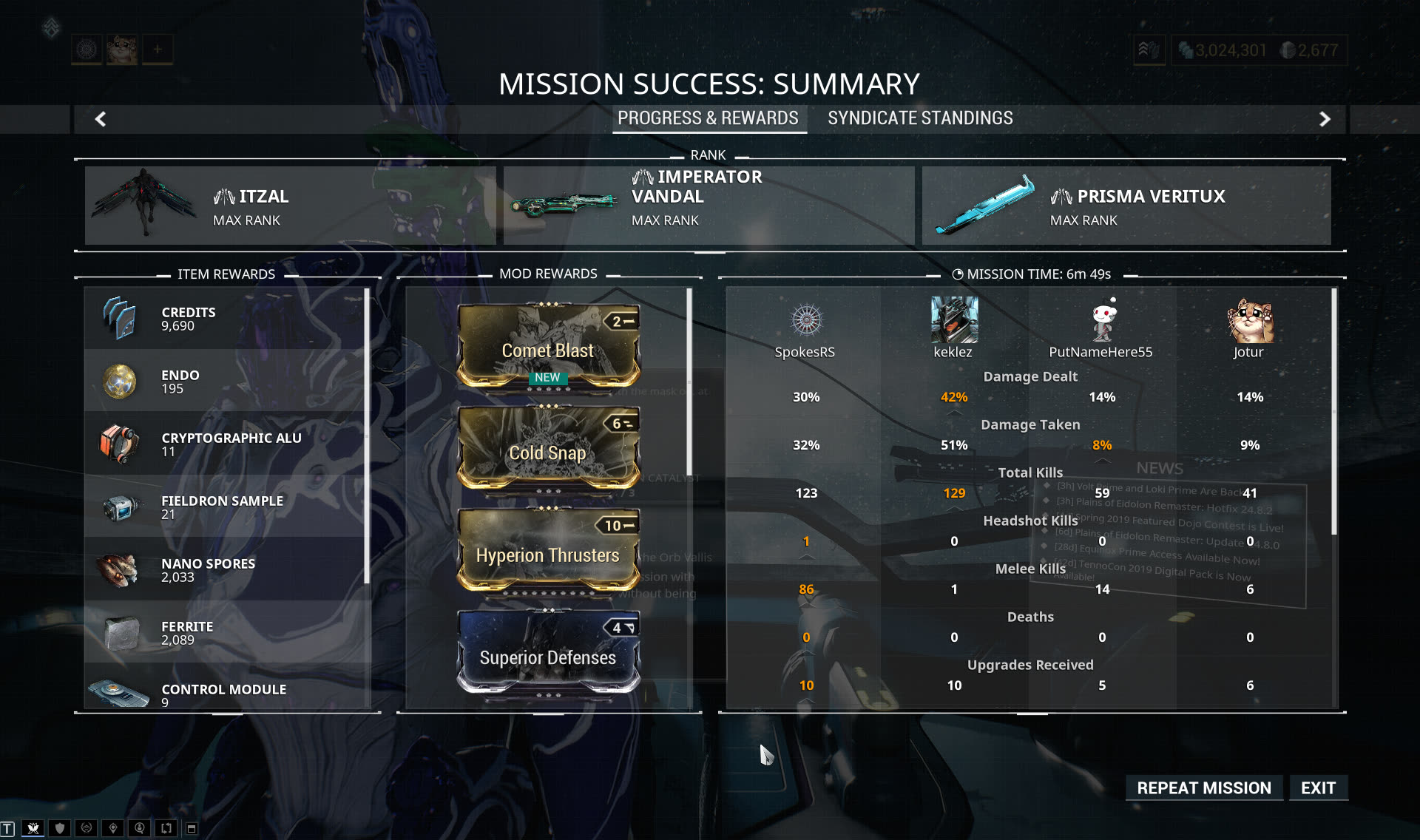Inspect the Hyperion Thrusters mod
This screenshot has height=840, width=1420.
(x=548, y=551)
